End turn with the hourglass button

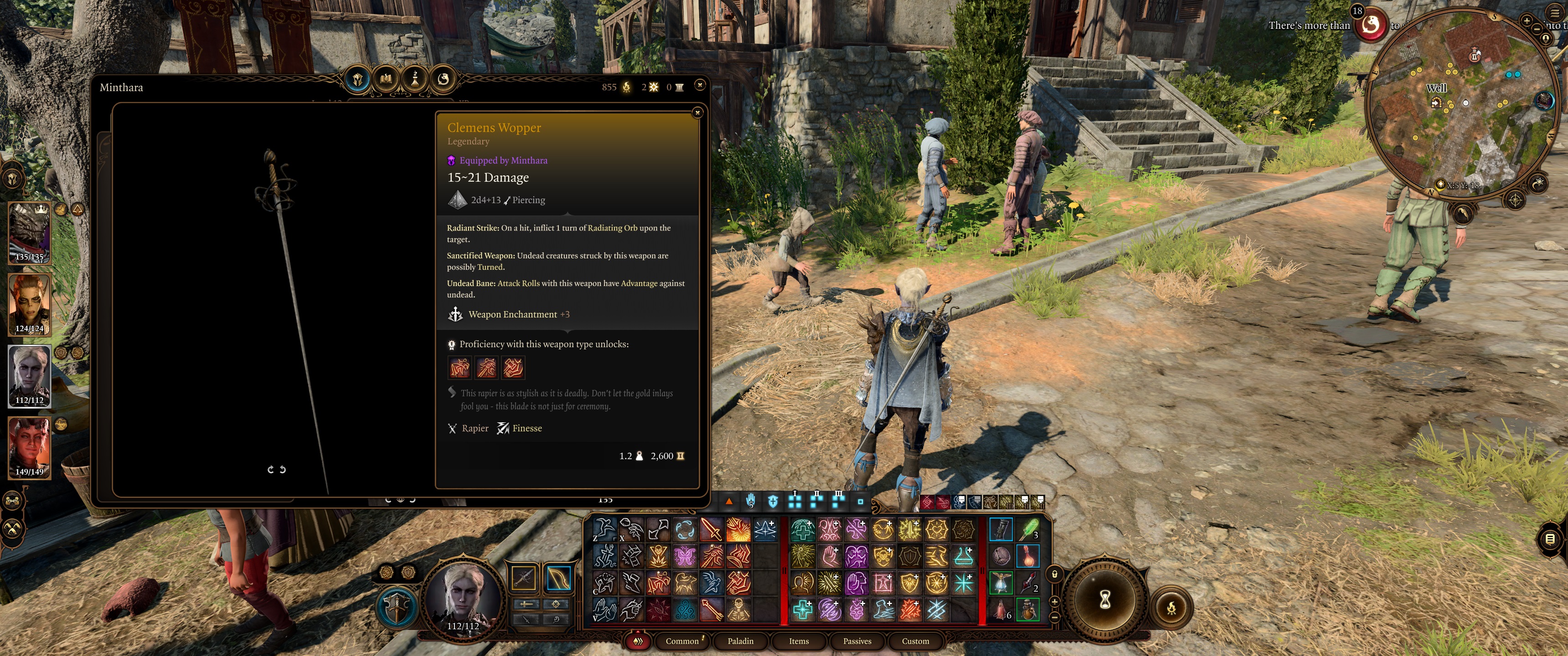[1105, 600]
